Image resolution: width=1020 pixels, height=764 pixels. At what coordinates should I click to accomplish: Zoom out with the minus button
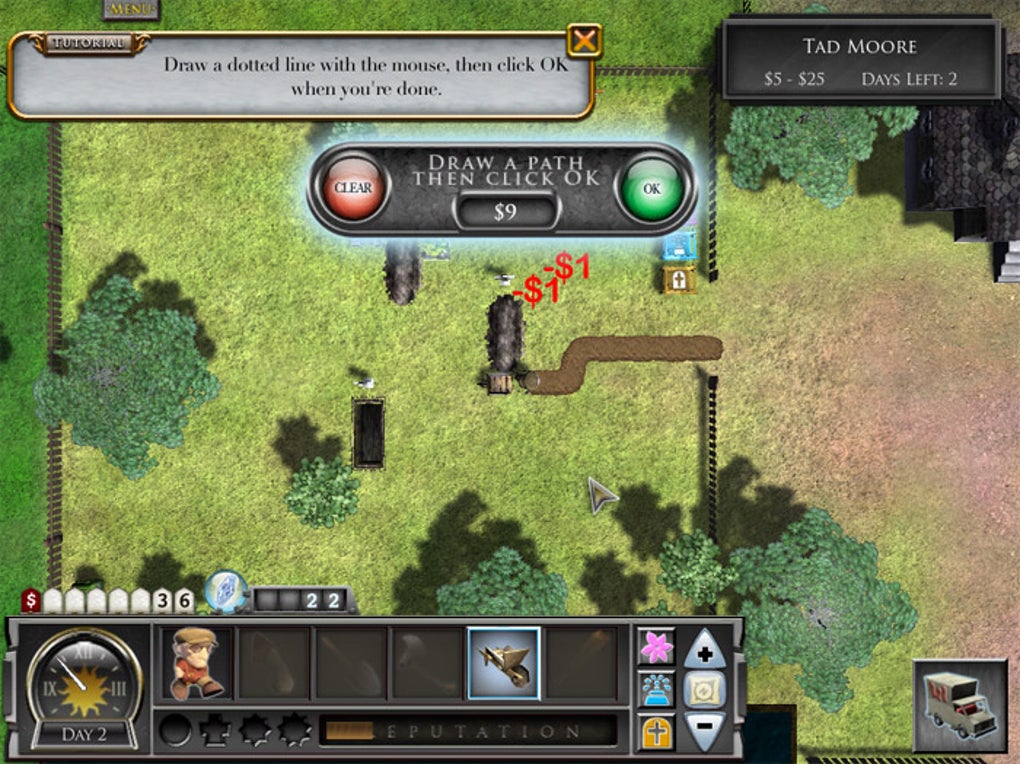[x=704, y=731]
